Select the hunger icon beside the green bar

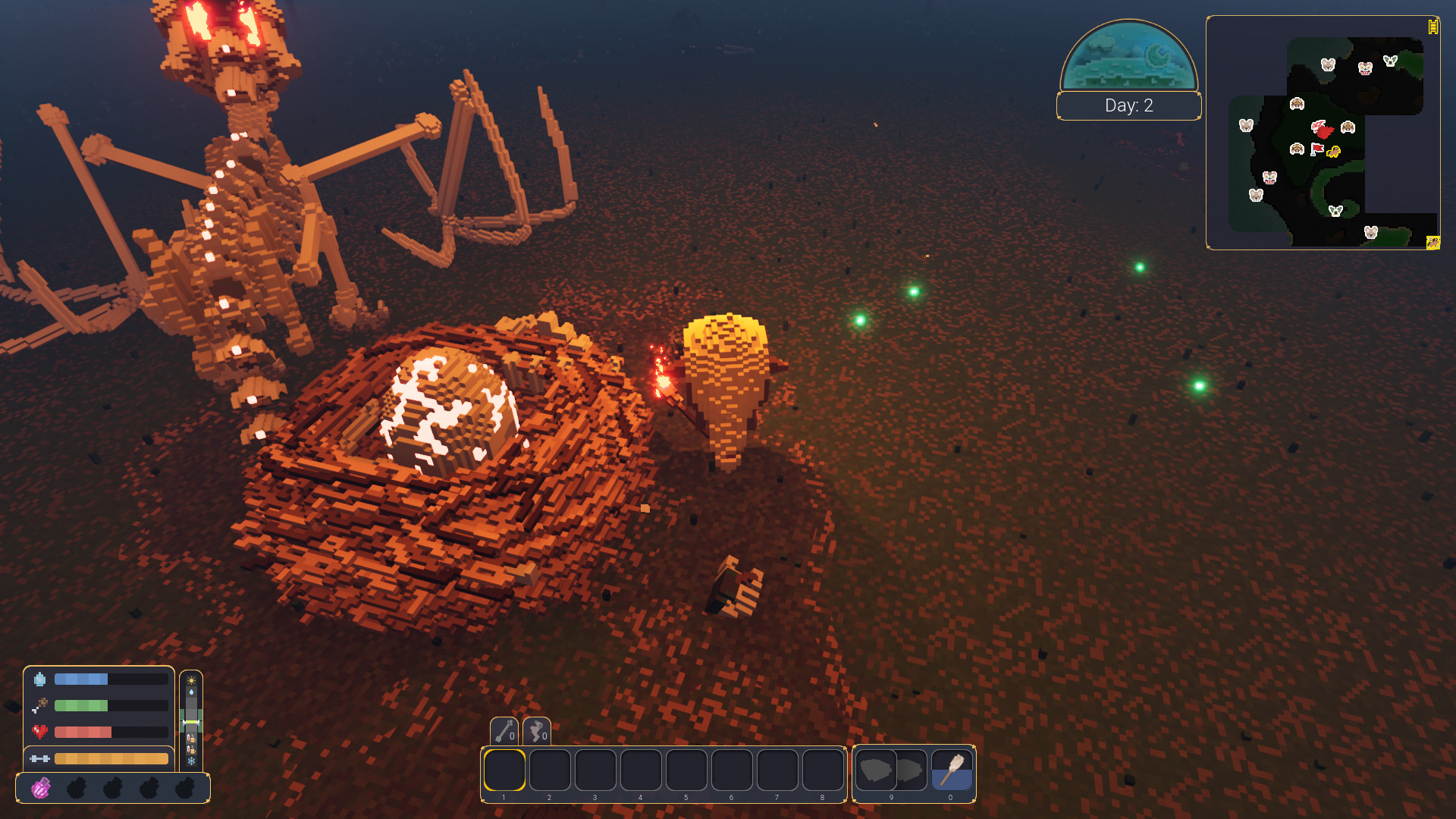point(39,705)
